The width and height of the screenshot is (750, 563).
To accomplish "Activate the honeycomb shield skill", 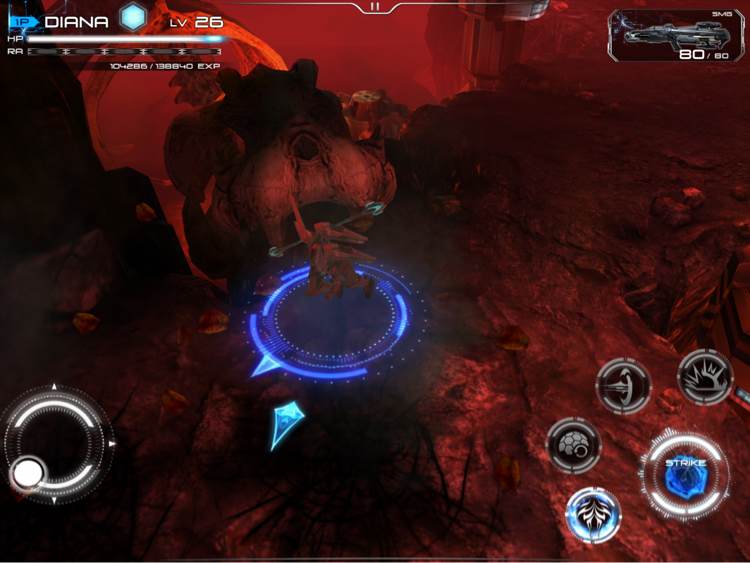I will [x=574, y=444].
